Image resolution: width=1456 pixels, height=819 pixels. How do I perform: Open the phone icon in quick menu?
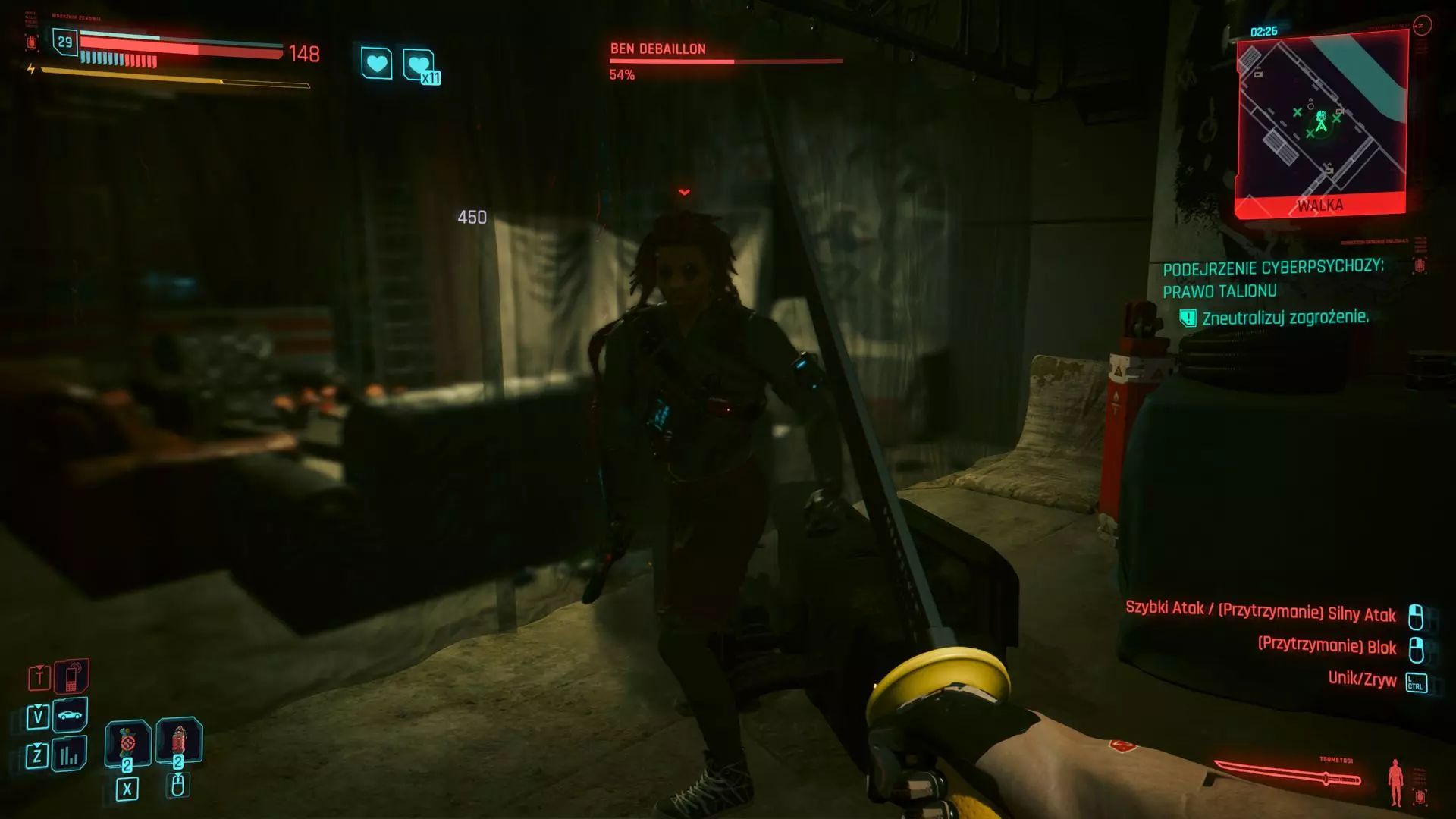pos(71,678)
